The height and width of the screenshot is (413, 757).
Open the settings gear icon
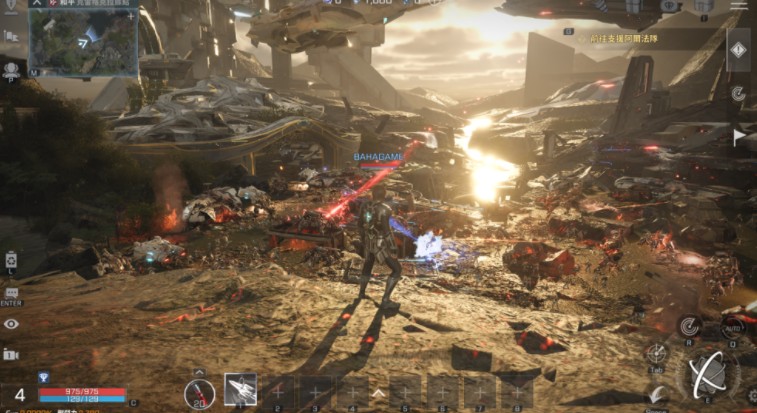pos(750,395)
